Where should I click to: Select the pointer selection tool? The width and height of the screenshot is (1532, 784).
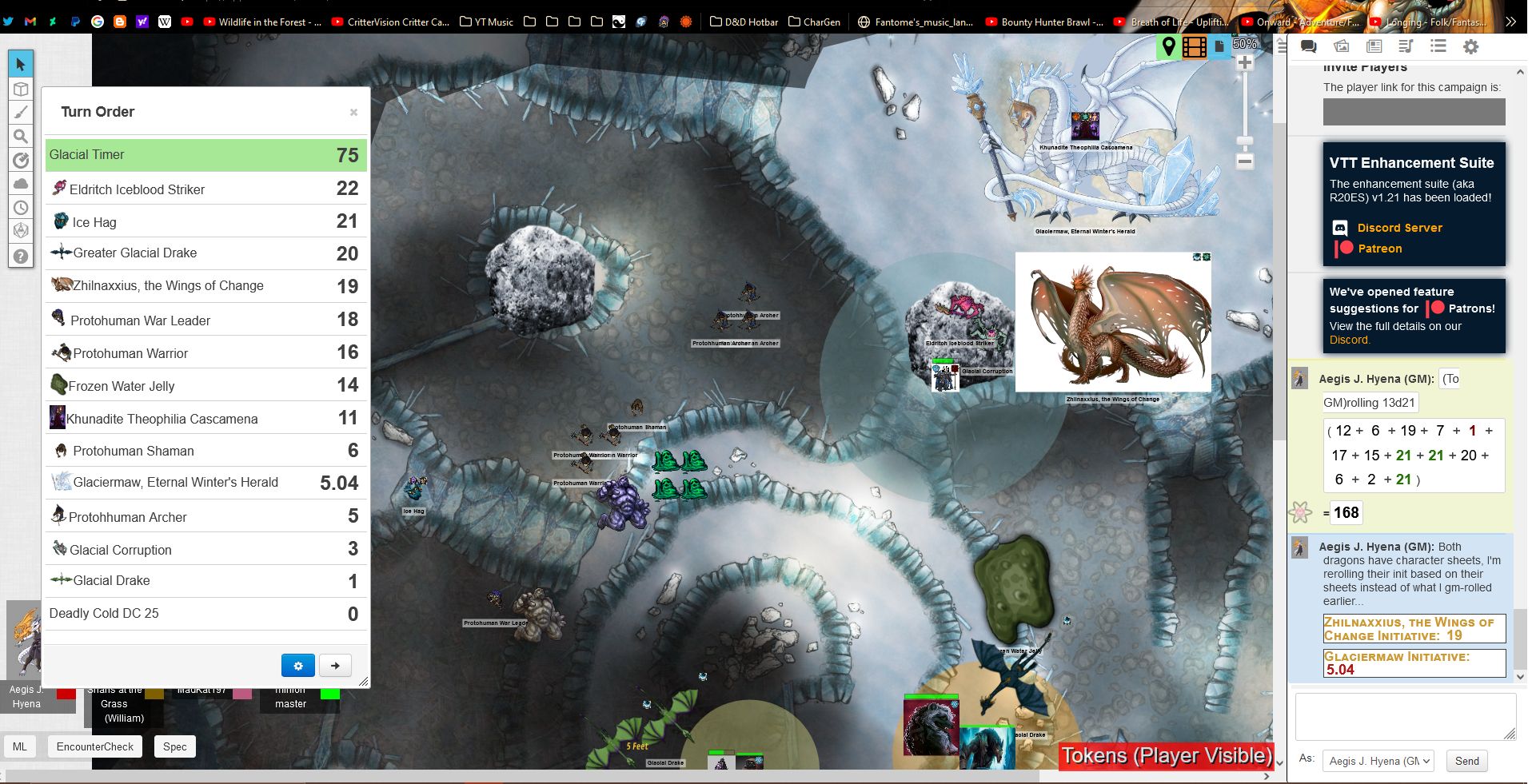coord(22,62)
